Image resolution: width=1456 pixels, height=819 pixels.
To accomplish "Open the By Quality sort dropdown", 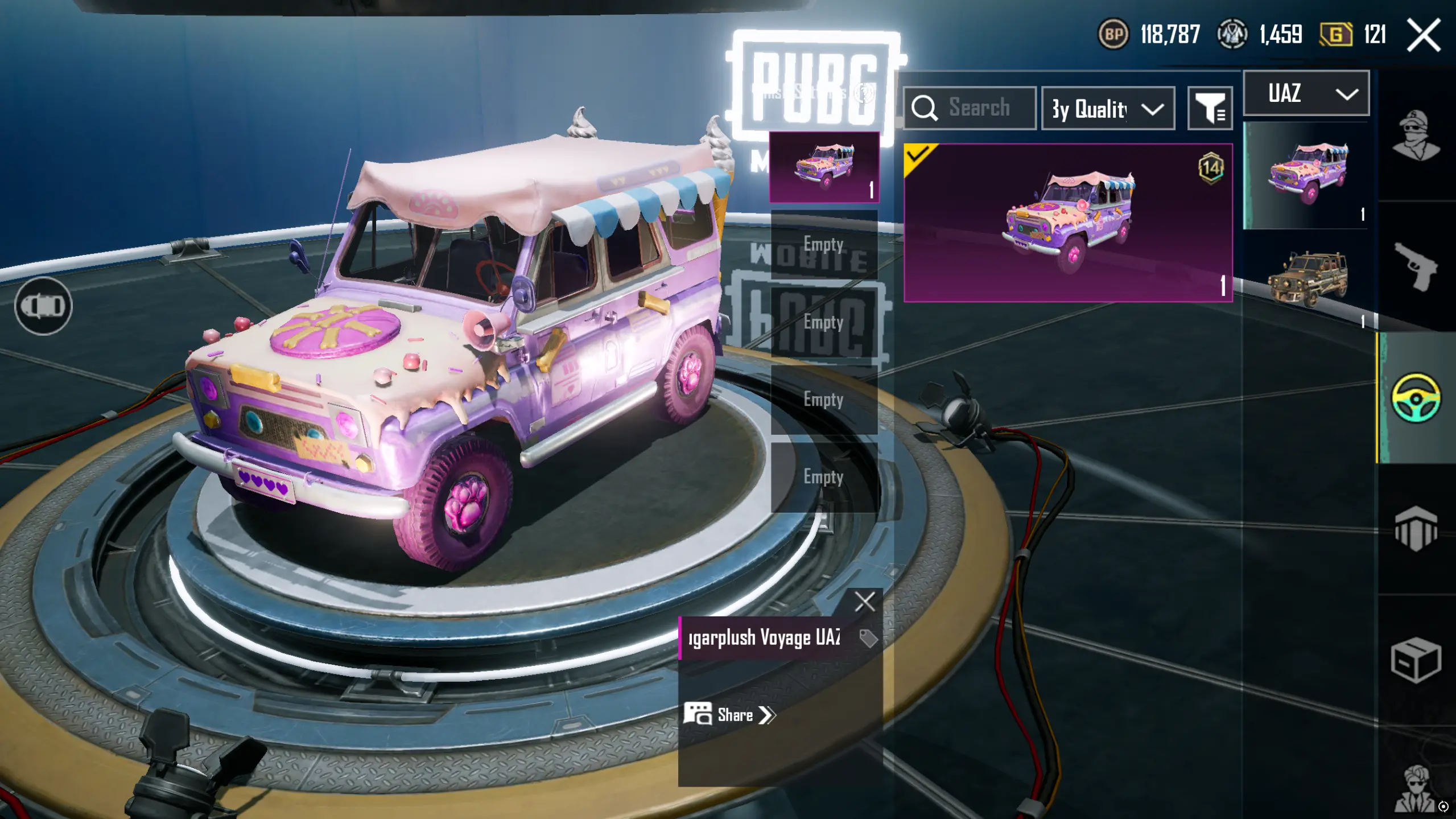I will pyautogui.click(x=1107, y=108).
